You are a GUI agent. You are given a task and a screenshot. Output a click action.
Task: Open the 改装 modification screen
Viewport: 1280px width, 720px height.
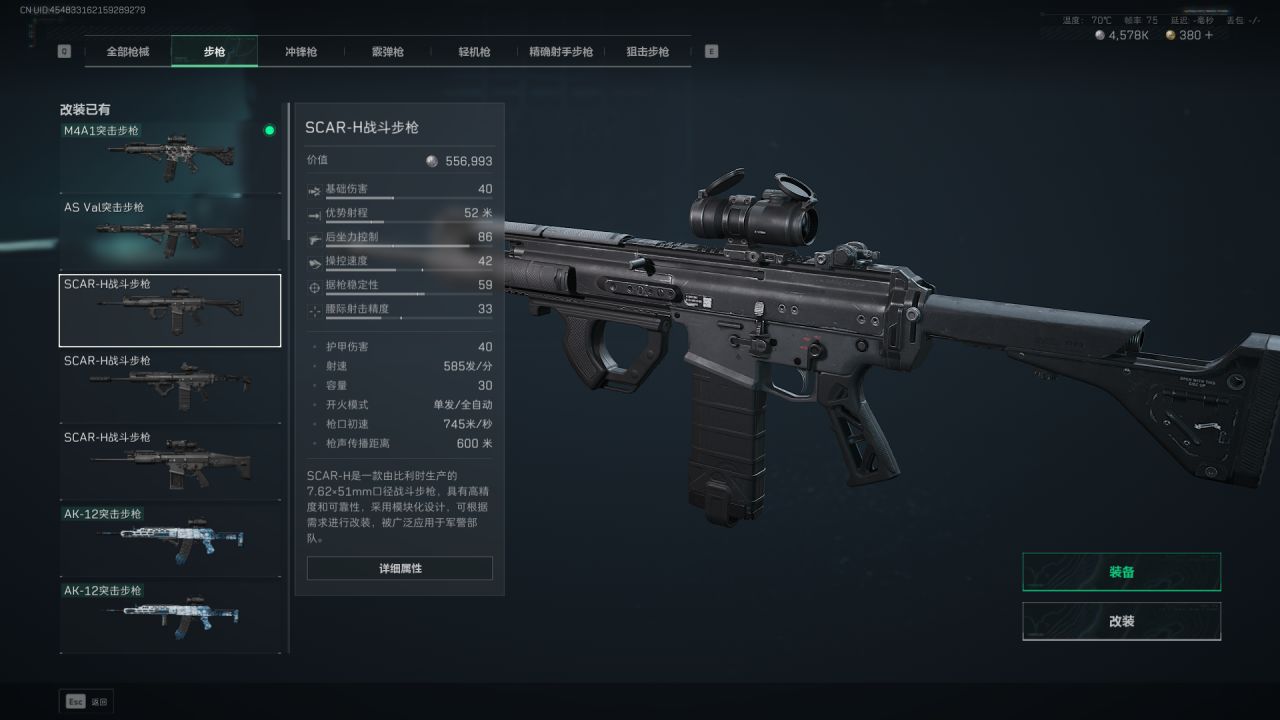pos(1121,621)
